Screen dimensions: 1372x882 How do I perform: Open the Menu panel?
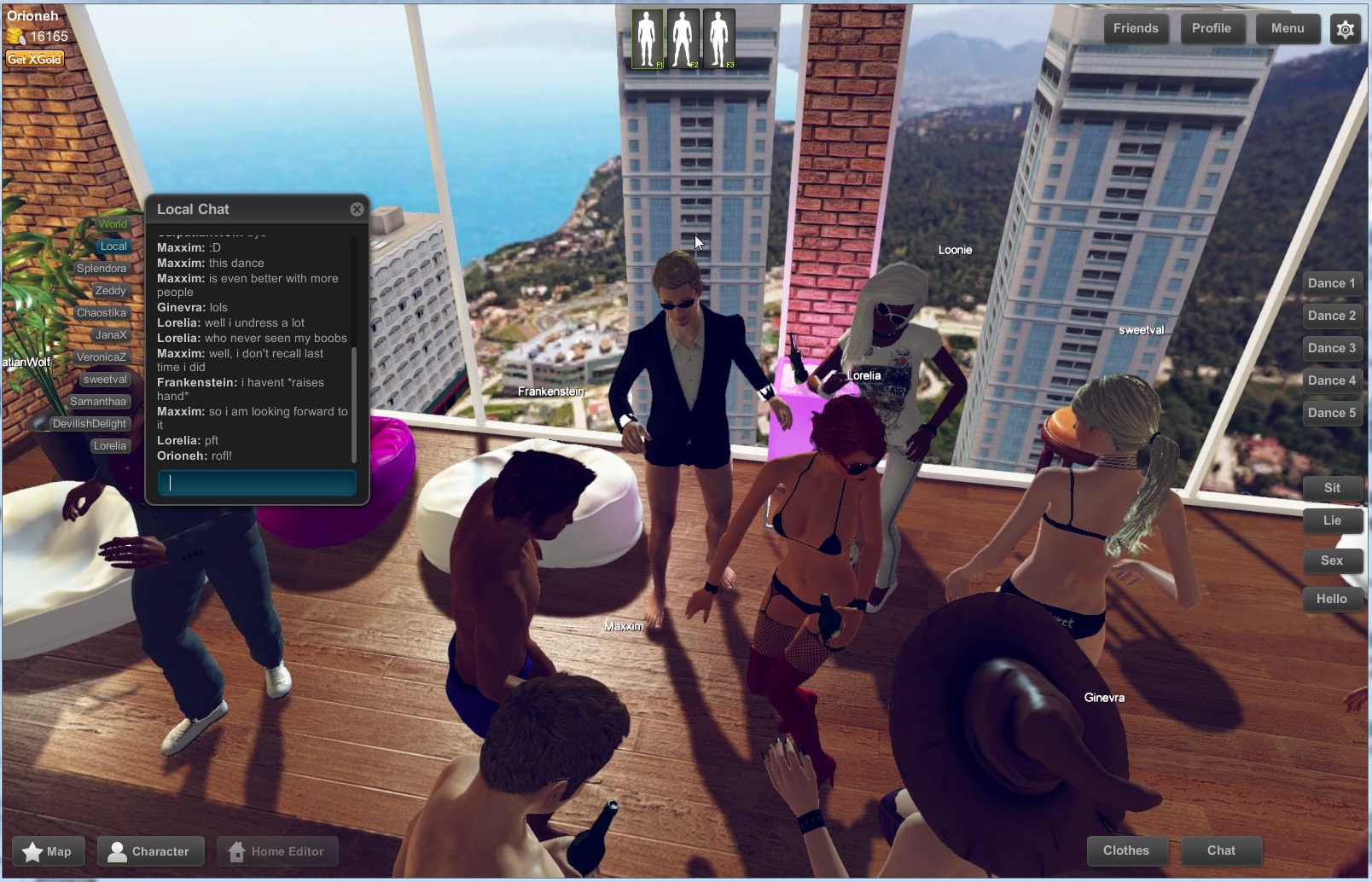coord(1288,28)
